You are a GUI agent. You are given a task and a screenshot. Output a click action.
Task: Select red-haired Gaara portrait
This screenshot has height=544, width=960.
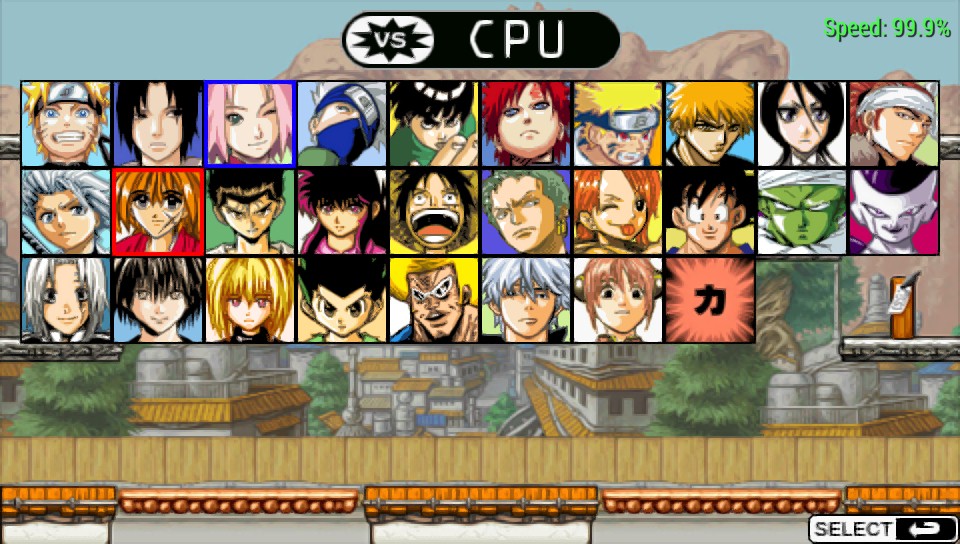tap(526, 124)
